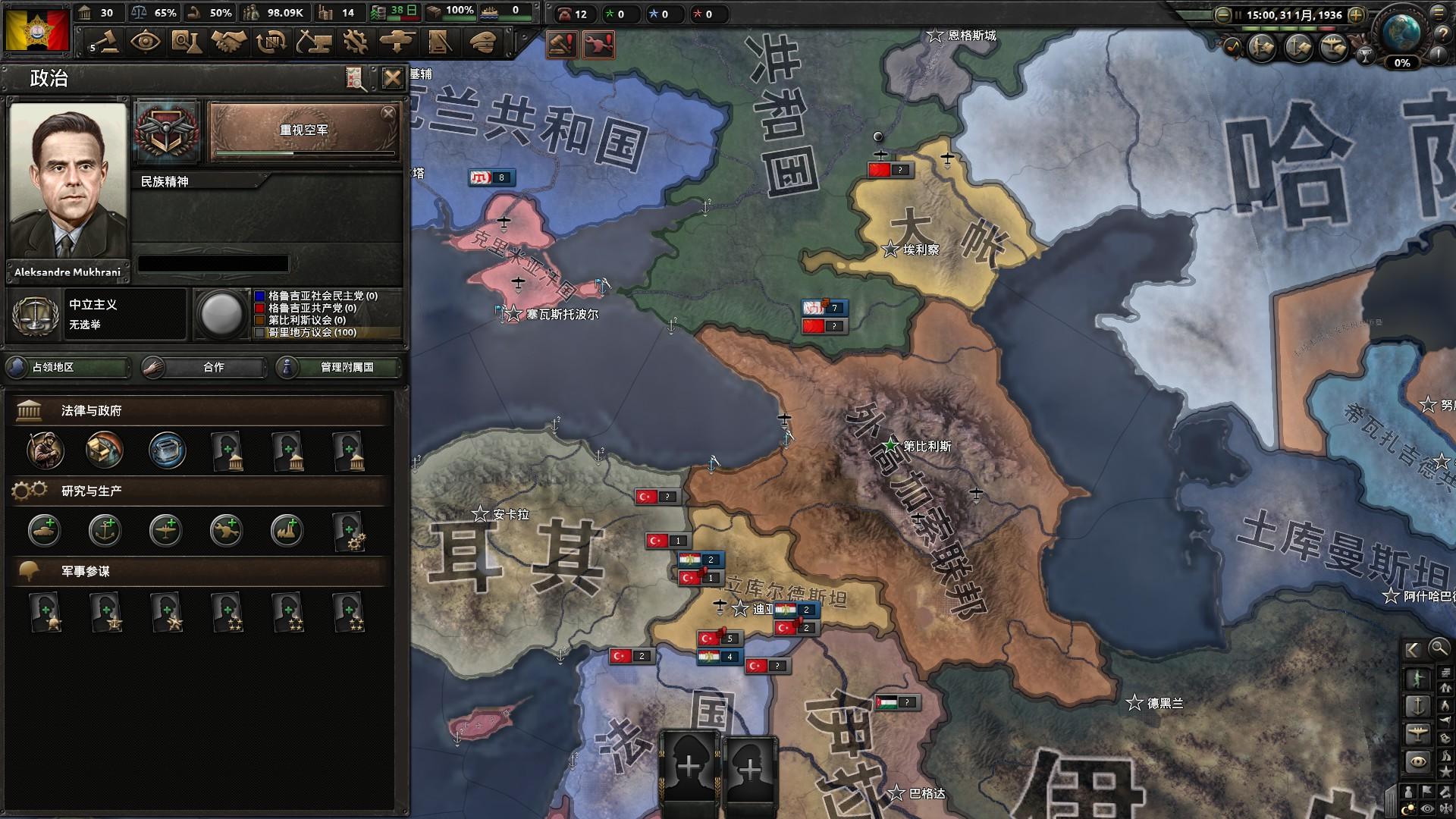Decrease game speed with the minus button
Viewport: 1456px width, 819px height.
[1222, 14]
